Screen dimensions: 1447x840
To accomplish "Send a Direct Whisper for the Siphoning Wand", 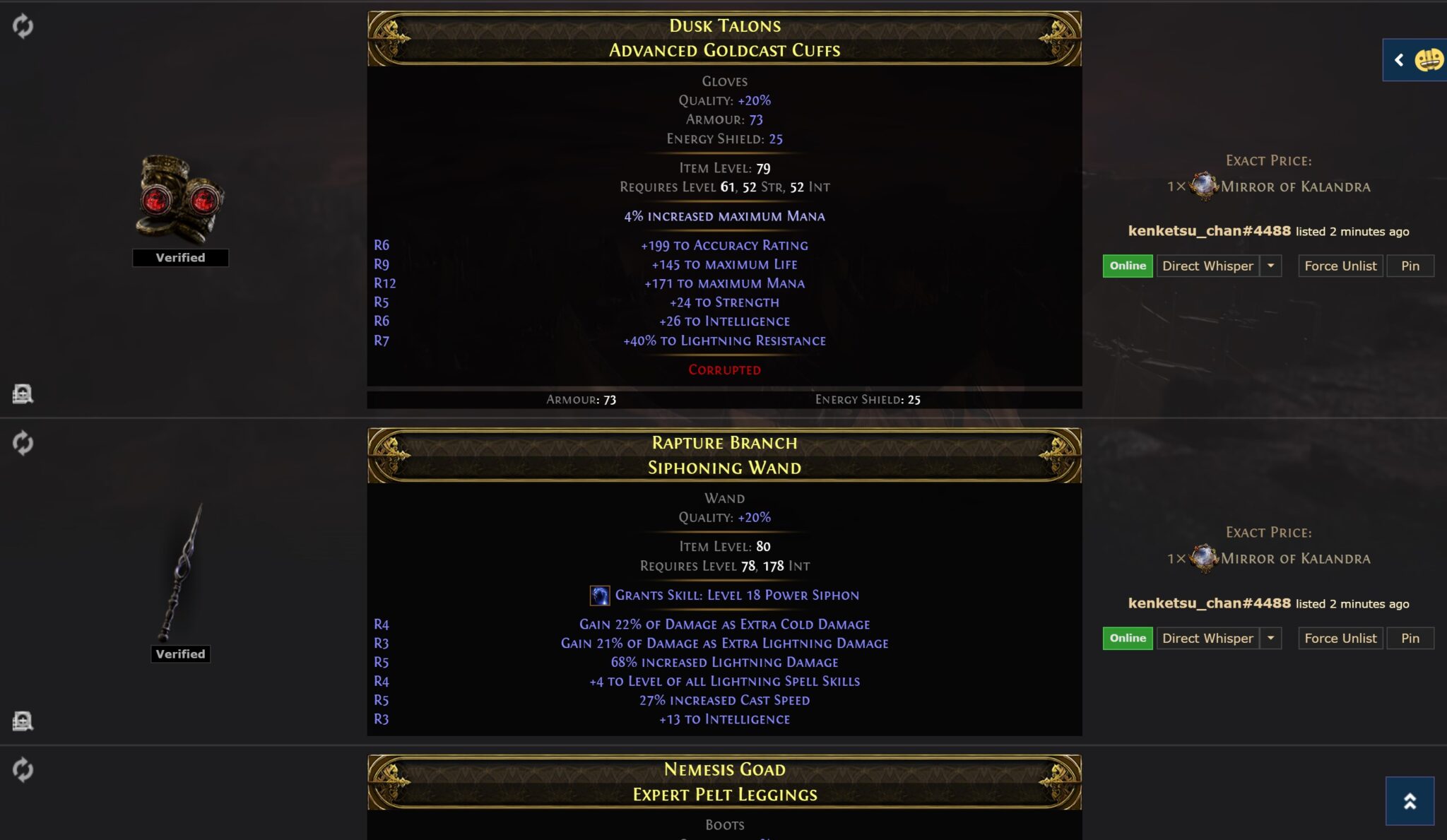I will pos(1207,638).
